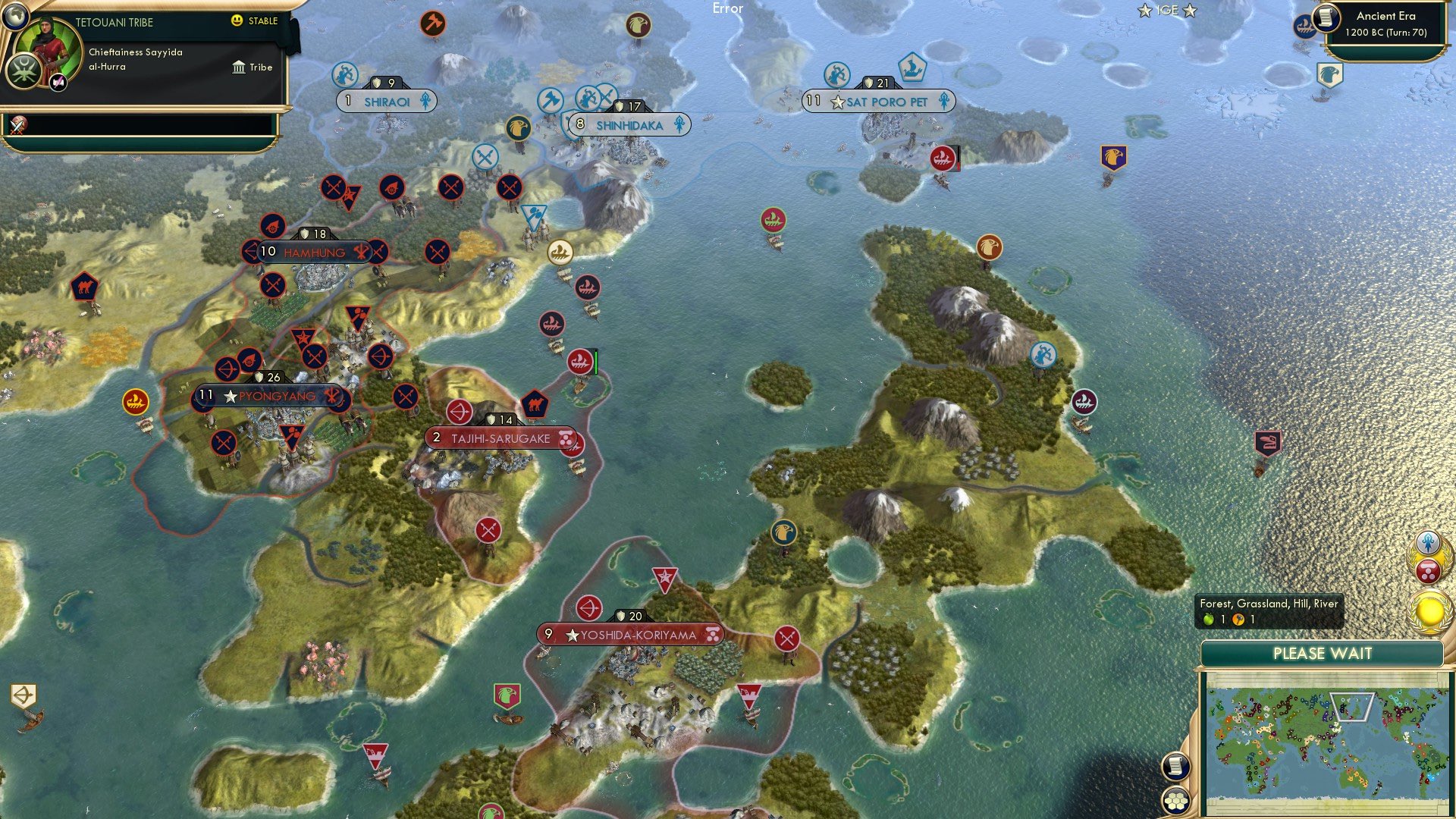Open the IGE menu at top center
The height and width of the screenshot is (819, 1456).
[1170, 11]
